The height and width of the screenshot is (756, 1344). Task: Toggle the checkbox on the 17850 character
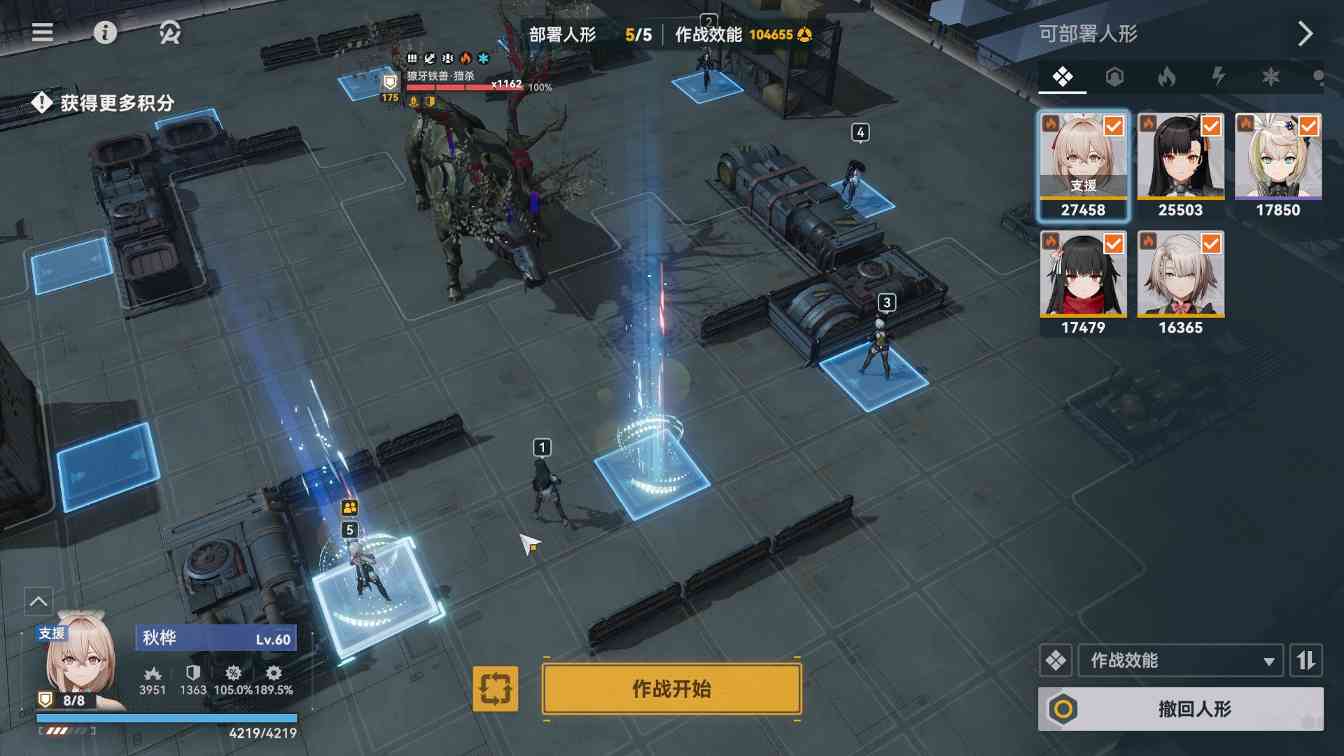tap(1307, 126)
